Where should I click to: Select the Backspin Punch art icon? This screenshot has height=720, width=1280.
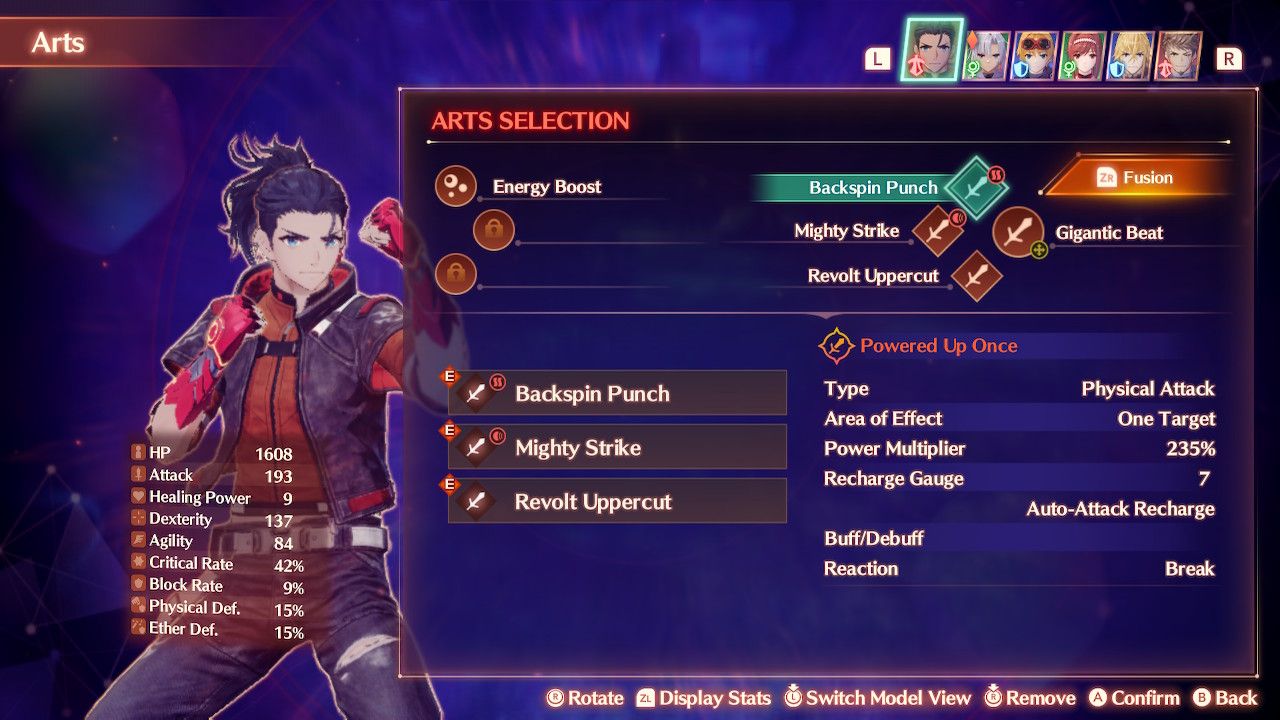974,187
